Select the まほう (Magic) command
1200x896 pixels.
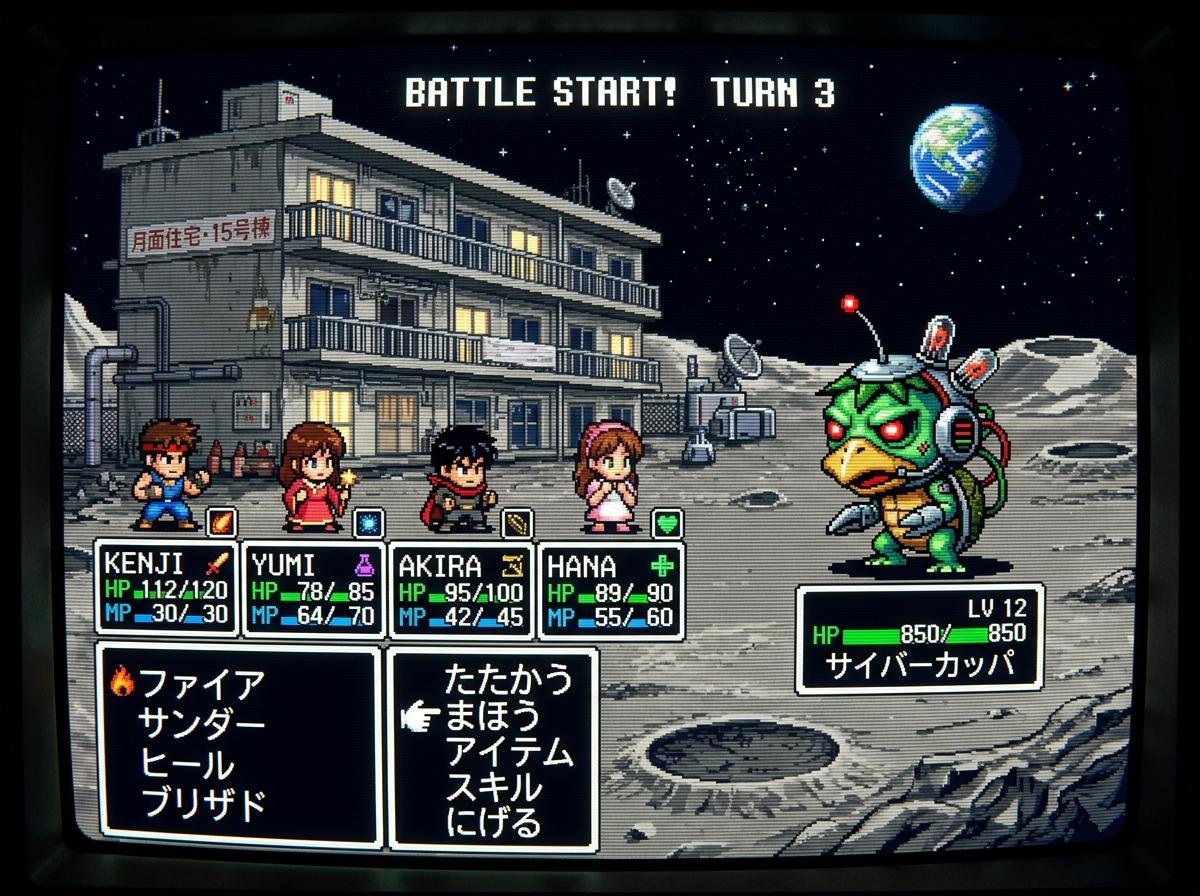493,716
